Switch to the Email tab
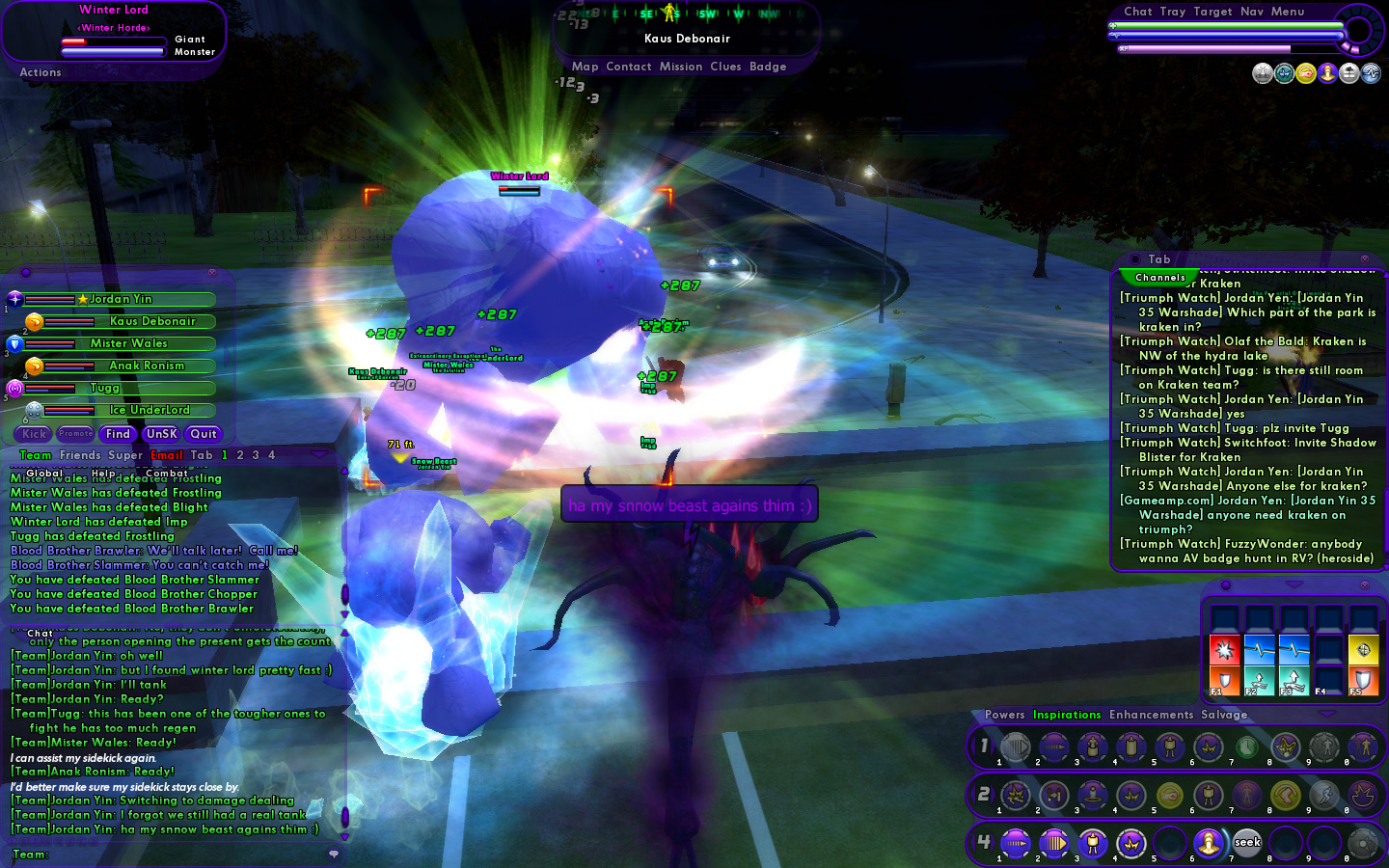Screen dimensions: 1389x868 [x=167, y=455]
